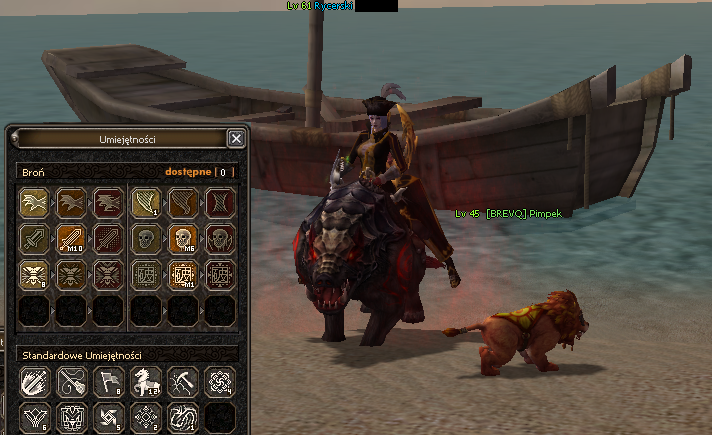Choose the glyph skill marked M1
The height and width of the screenshot is (435, 712).
click(182, 273)
